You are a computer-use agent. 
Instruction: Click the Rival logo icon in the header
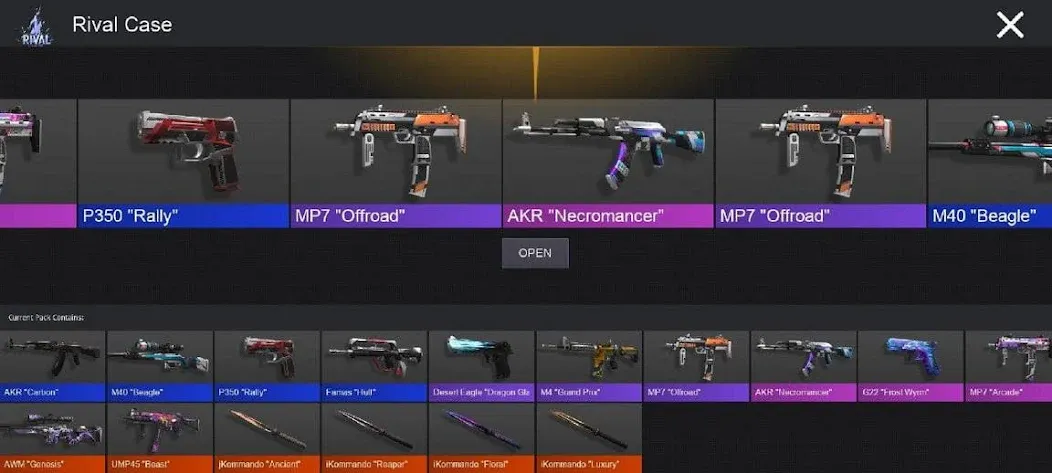pos(36,26)
